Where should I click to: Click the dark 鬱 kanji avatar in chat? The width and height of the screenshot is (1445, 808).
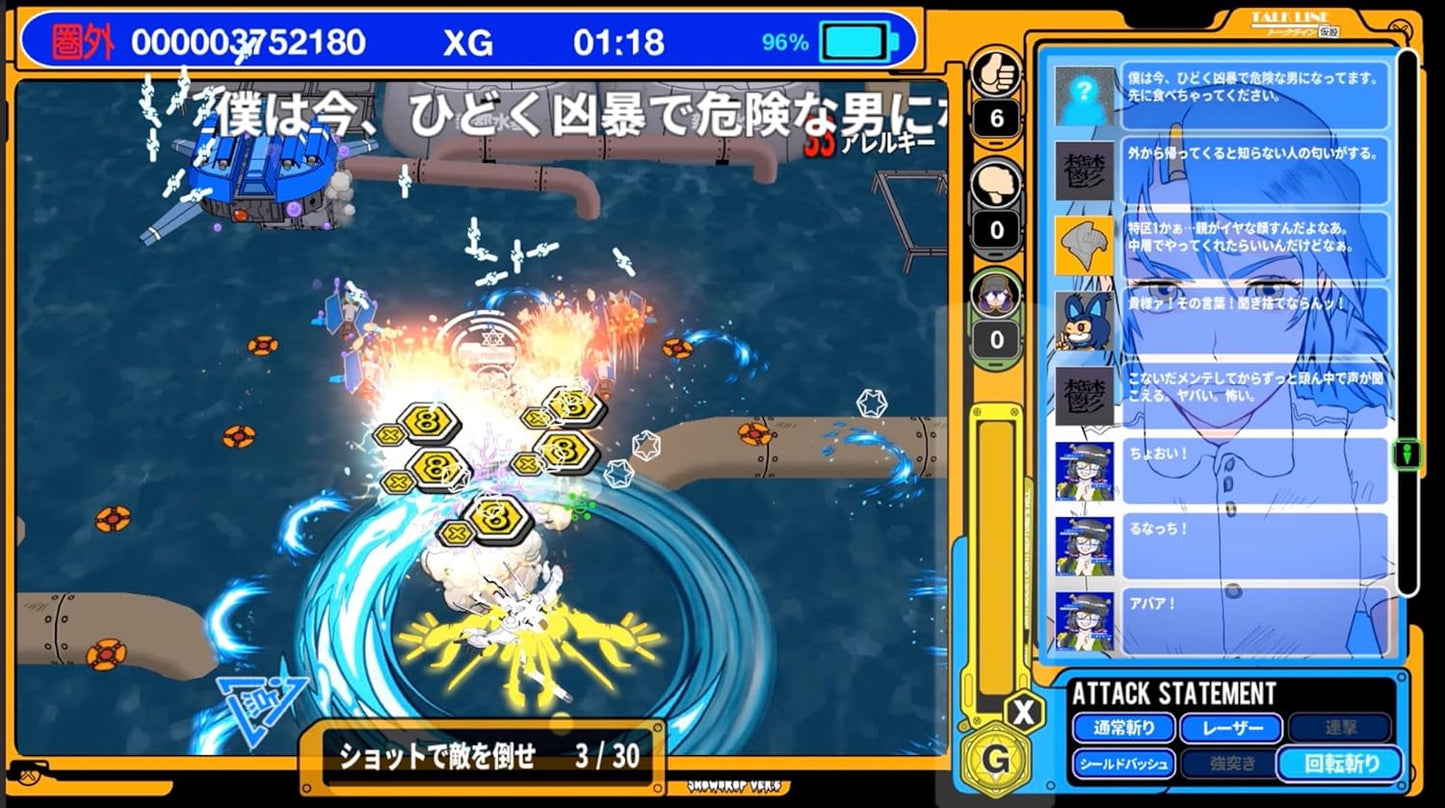pyautogui.click(x=1085, y=170)
